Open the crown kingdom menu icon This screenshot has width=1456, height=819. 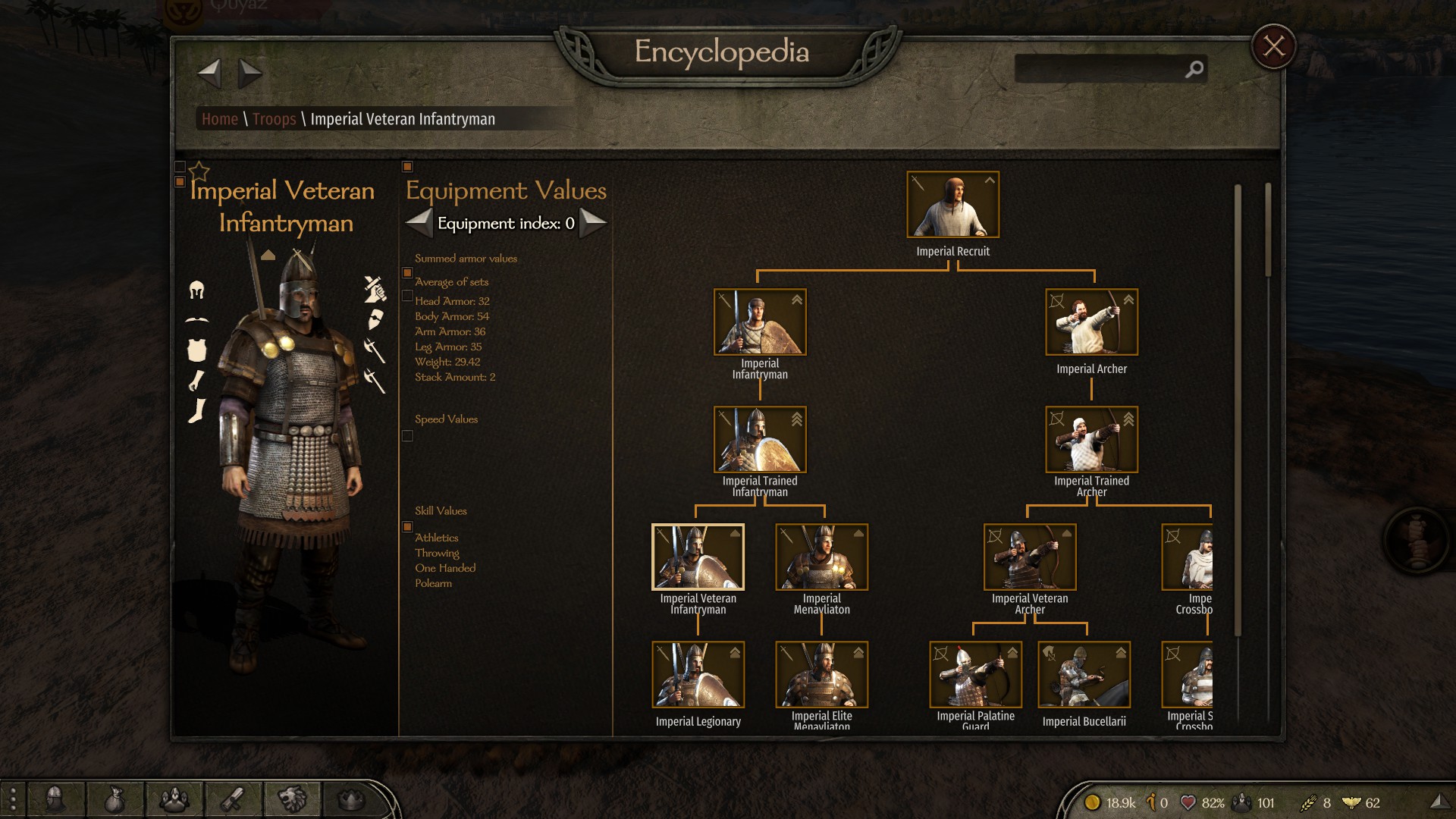350,799
